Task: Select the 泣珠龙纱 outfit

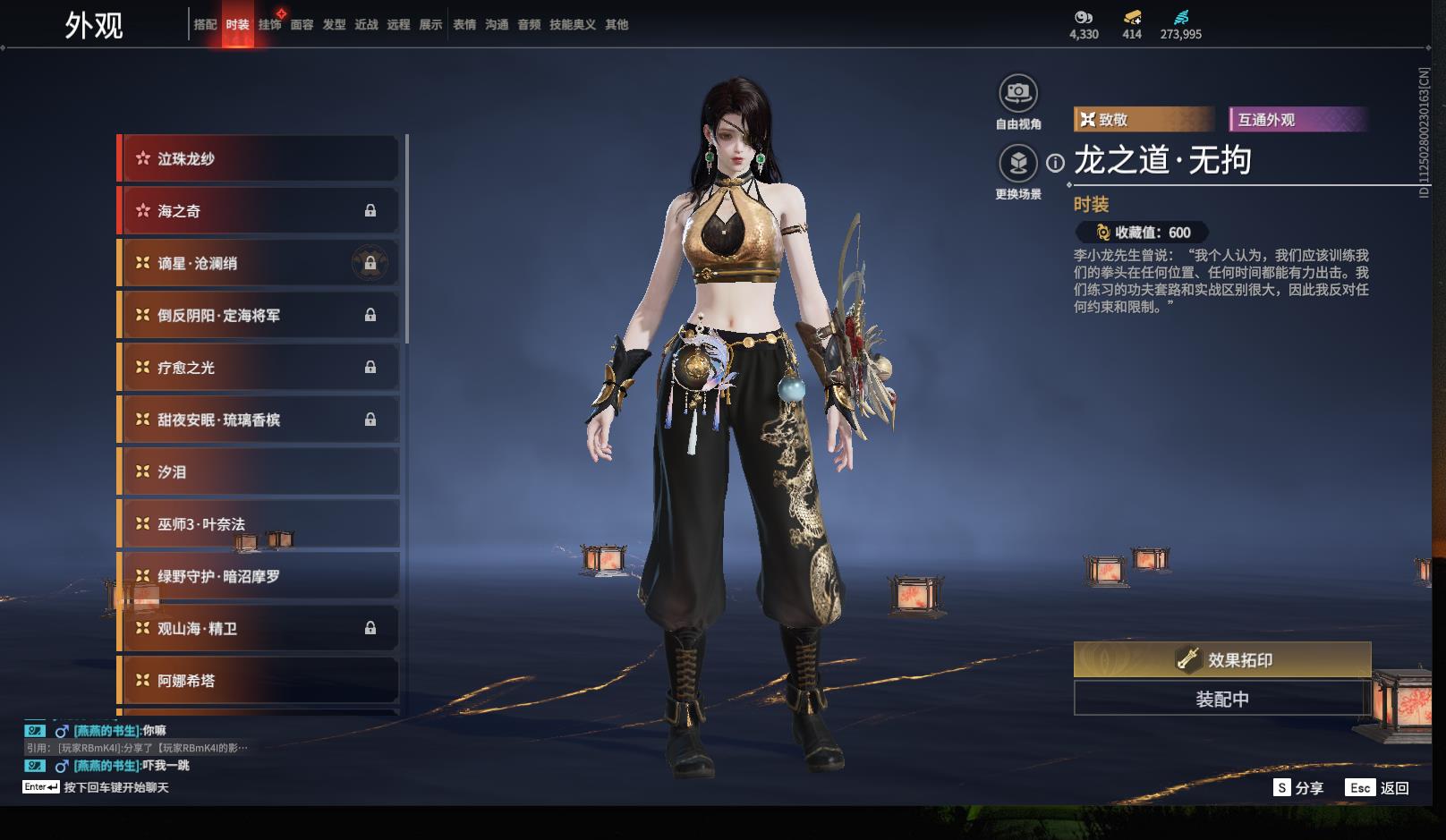Action: (259, 158)
